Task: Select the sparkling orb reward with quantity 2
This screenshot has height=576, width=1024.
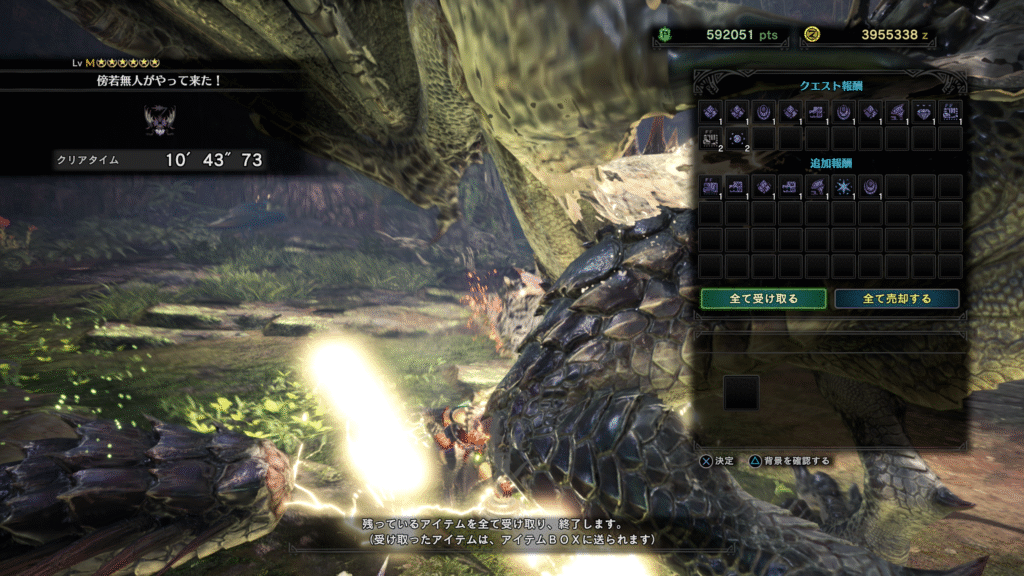Action: pyautogui.click(x=737, y=137)
